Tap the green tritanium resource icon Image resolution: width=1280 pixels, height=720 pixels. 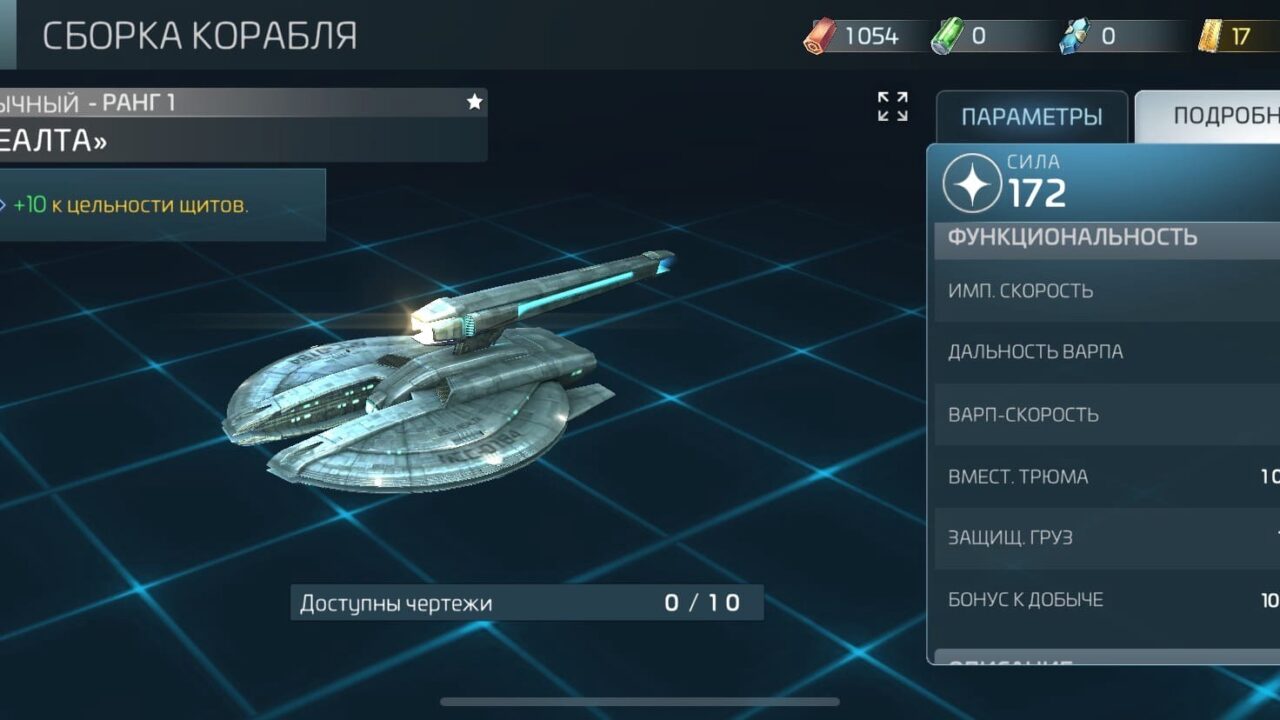point(944,37)
